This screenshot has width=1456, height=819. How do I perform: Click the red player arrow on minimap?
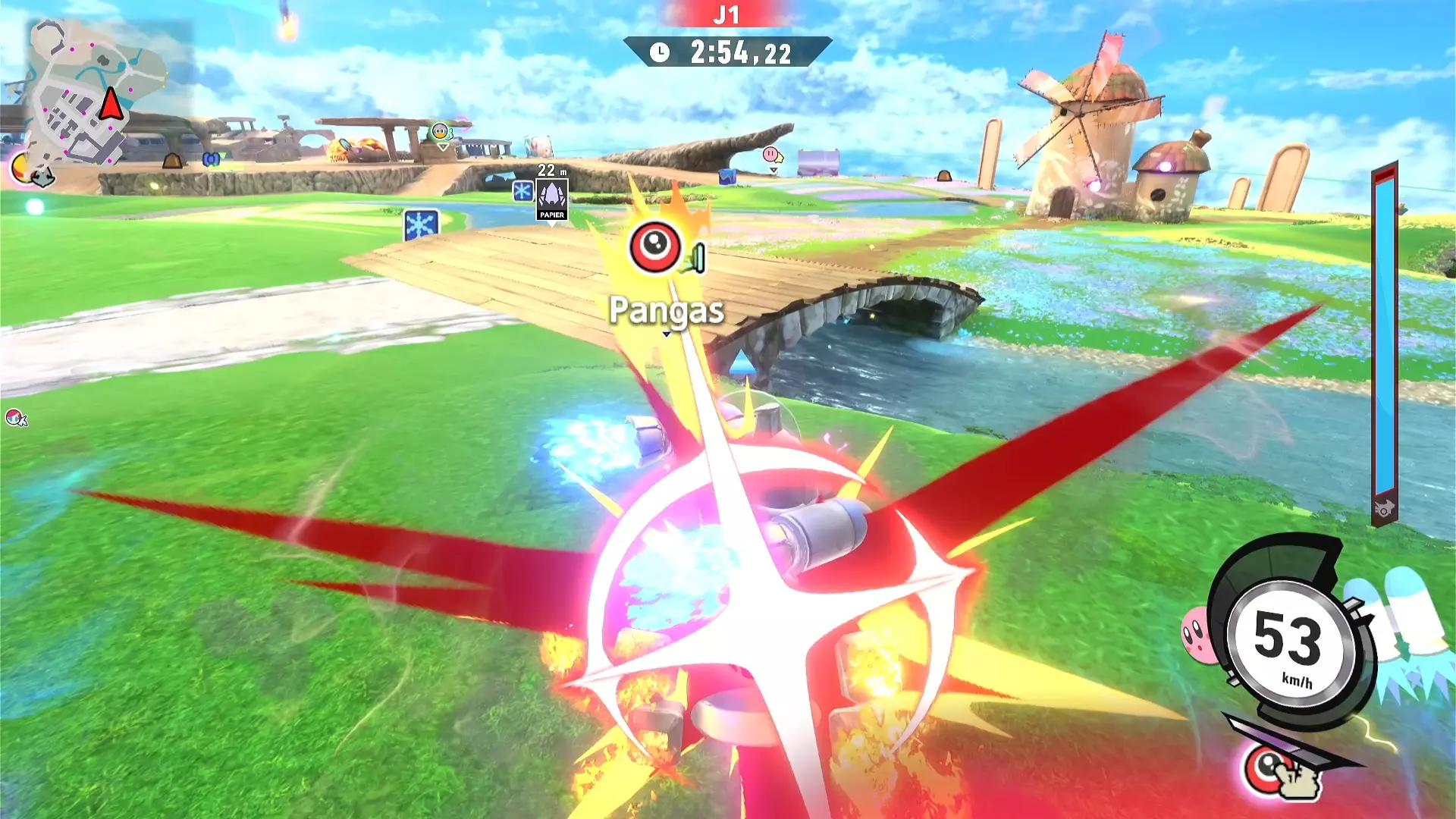111,104
